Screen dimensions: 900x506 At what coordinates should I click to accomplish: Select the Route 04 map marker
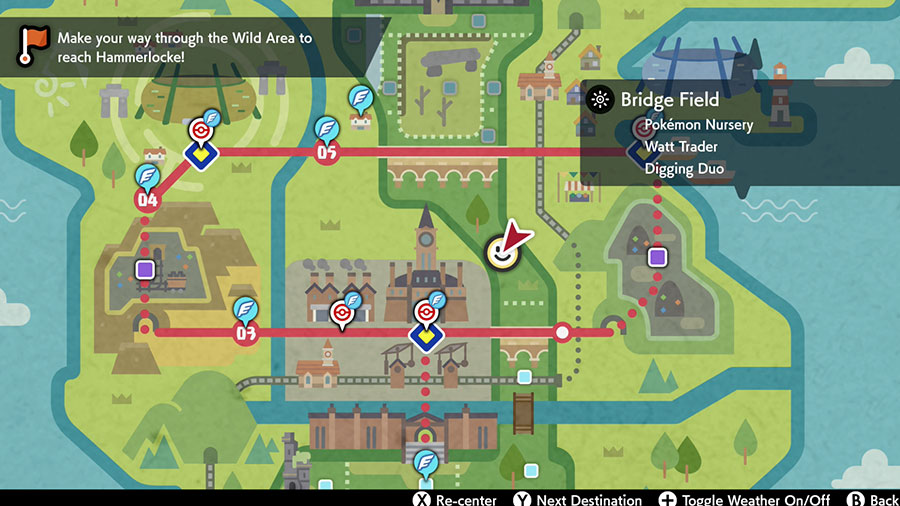[148, 200]
